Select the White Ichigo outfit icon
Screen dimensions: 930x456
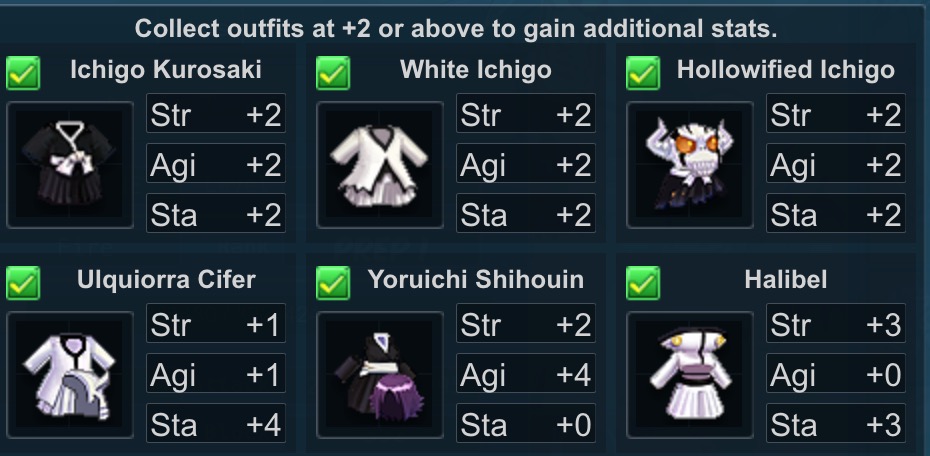pos(380,165)
